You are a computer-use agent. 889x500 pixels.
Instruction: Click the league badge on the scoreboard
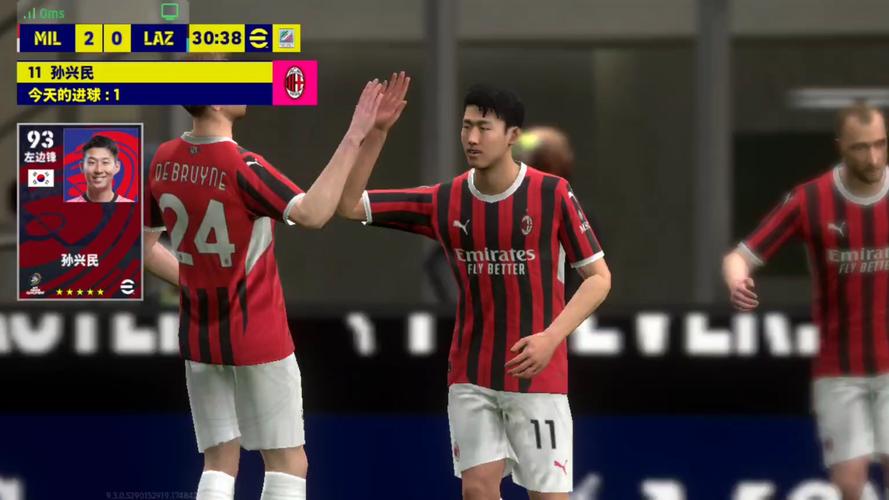click(287, 38)
